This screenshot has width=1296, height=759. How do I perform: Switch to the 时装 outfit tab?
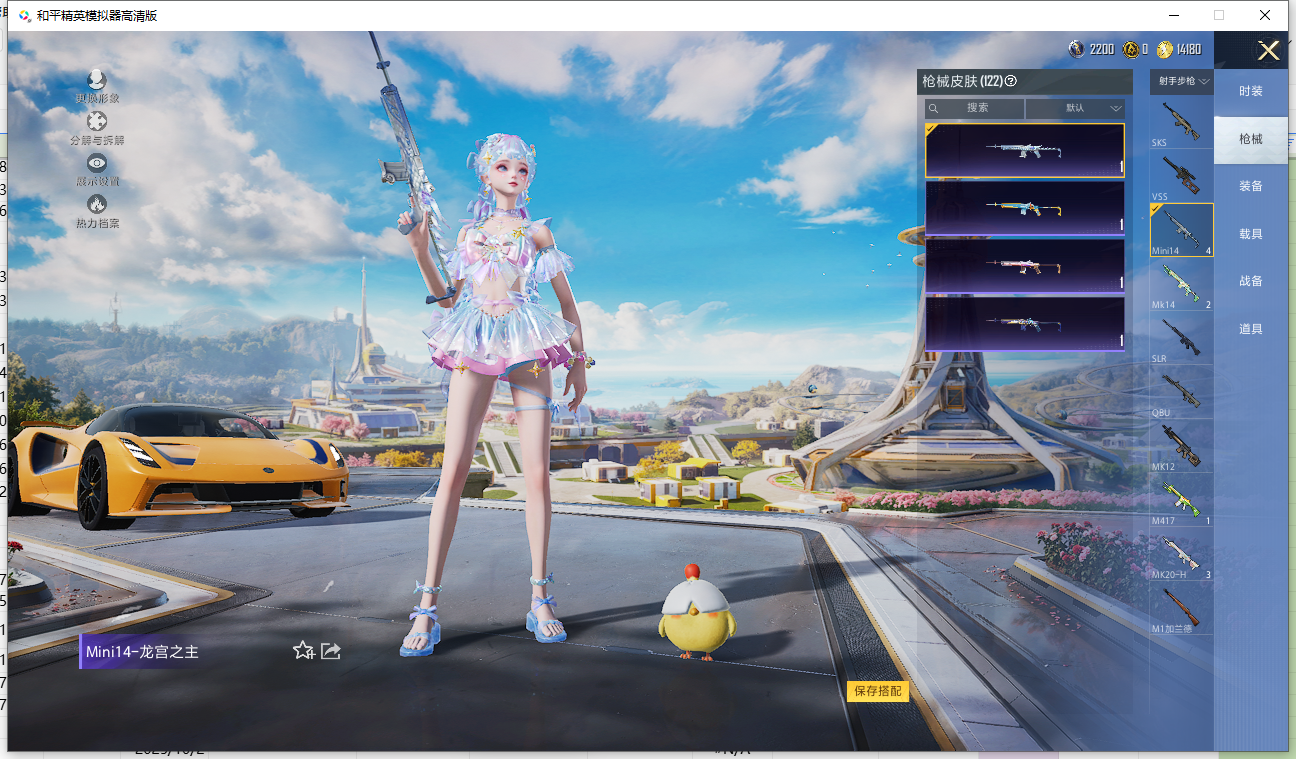point(1250,91)
